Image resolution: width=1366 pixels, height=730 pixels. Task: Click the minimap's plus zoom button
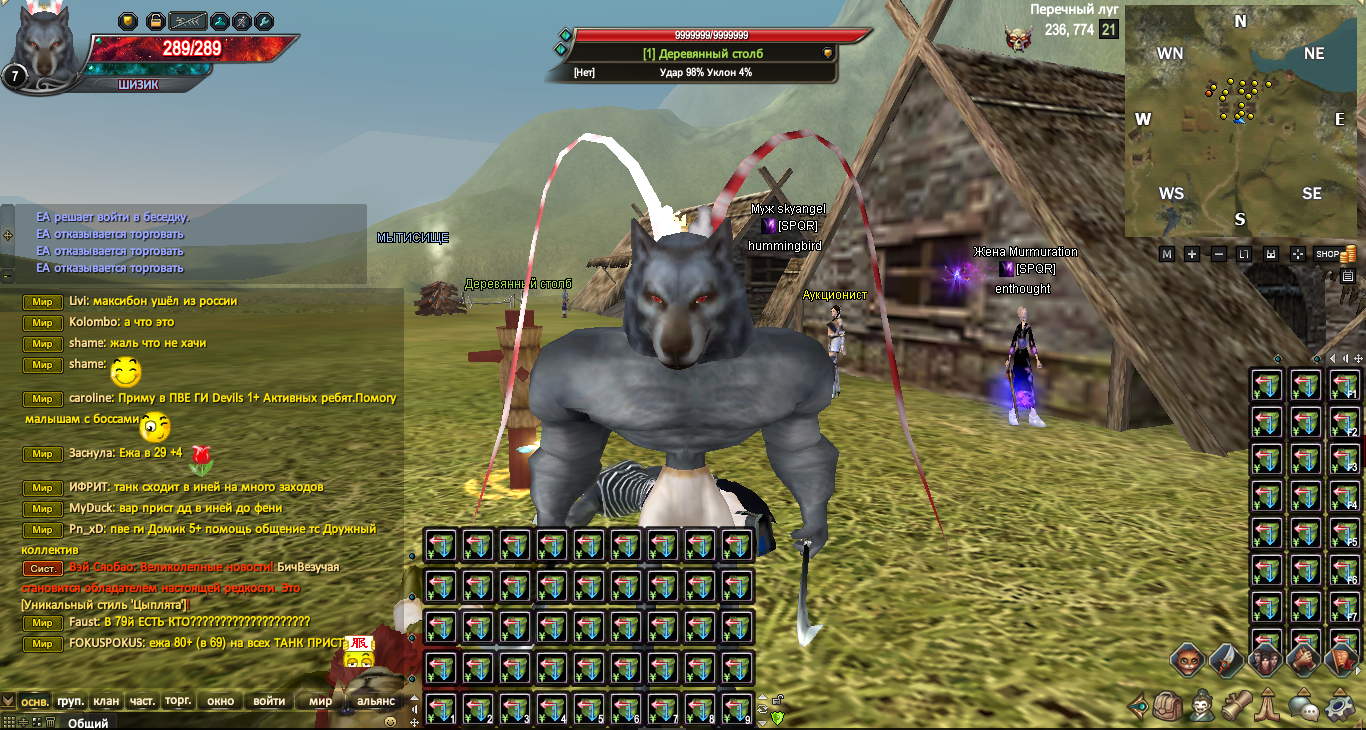pos(1192,254)
